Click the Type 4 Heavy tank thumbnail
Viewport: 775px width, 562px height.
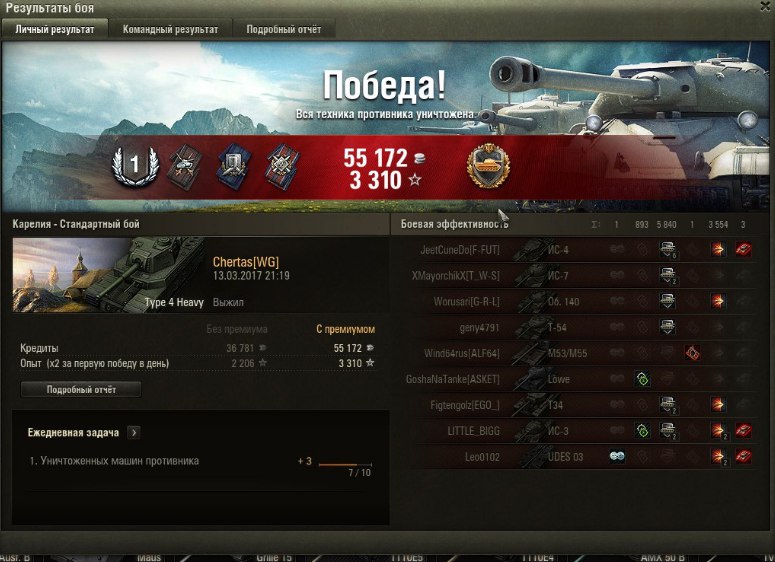(108, 274)
